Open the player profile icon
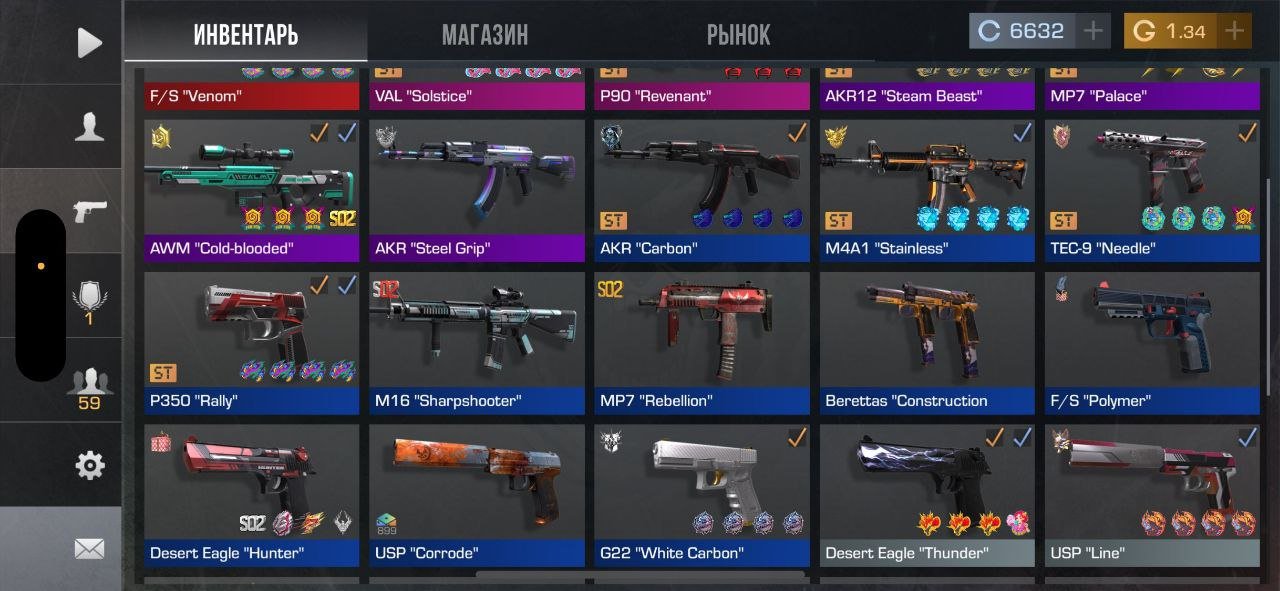 pos(90,126)
